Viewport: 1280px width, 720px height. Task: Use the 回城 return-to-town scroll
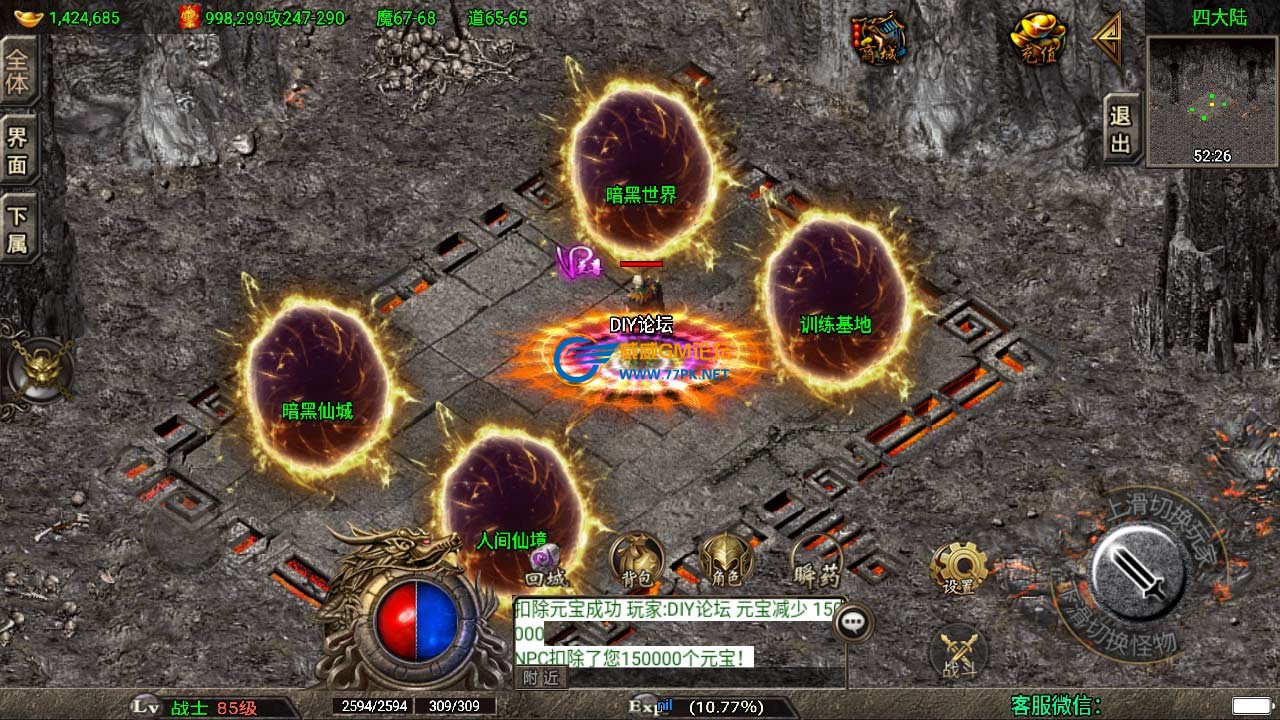(546, 566)
